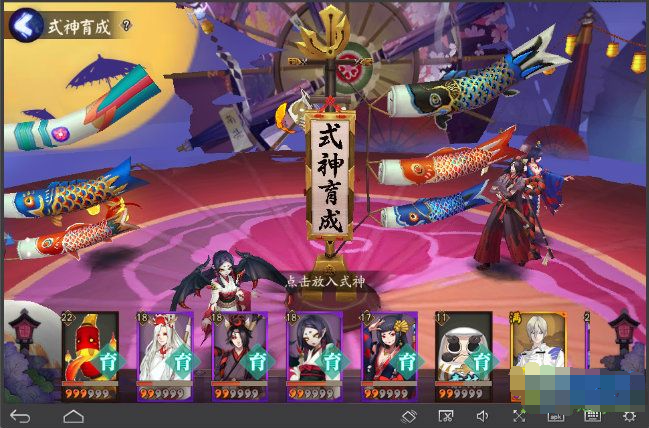Rotate screen with the emulator rotate icon

click(x=409, y=415)
